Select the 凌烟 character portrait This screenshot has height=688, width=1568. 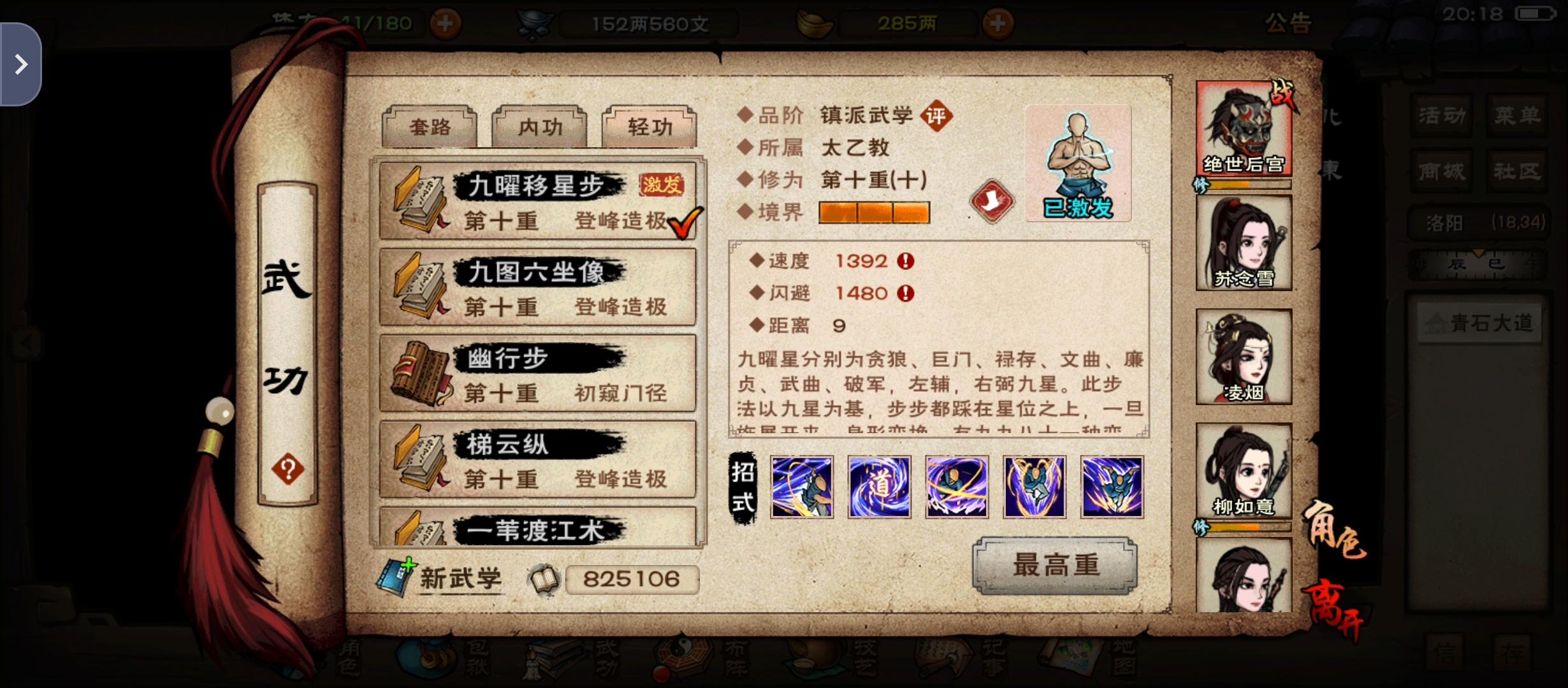tap(1243, 357)
